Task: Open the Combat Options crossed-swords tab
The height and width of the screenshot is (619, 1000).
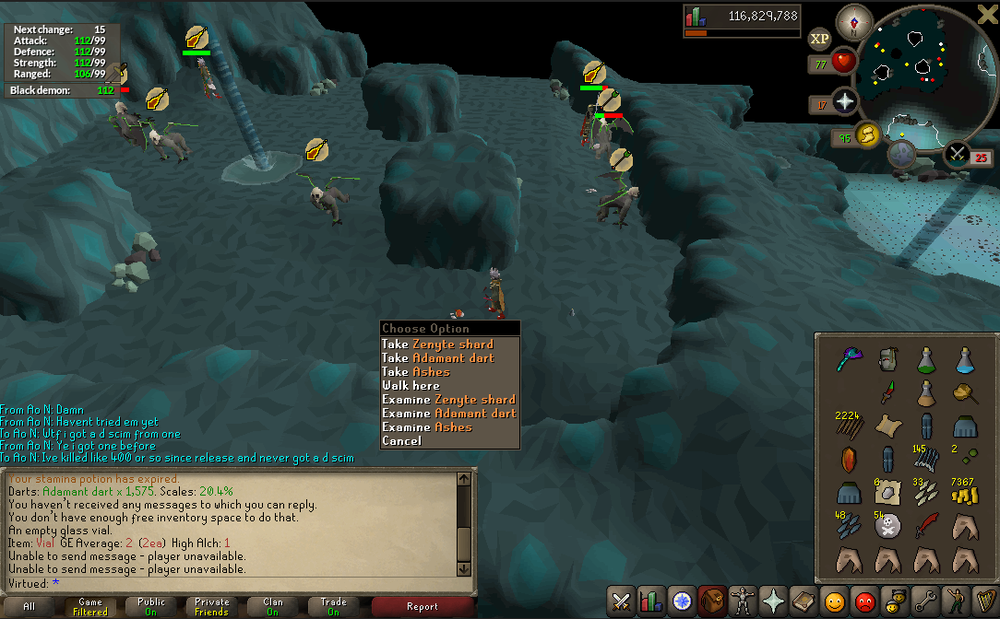Action: tap(620, 601)
